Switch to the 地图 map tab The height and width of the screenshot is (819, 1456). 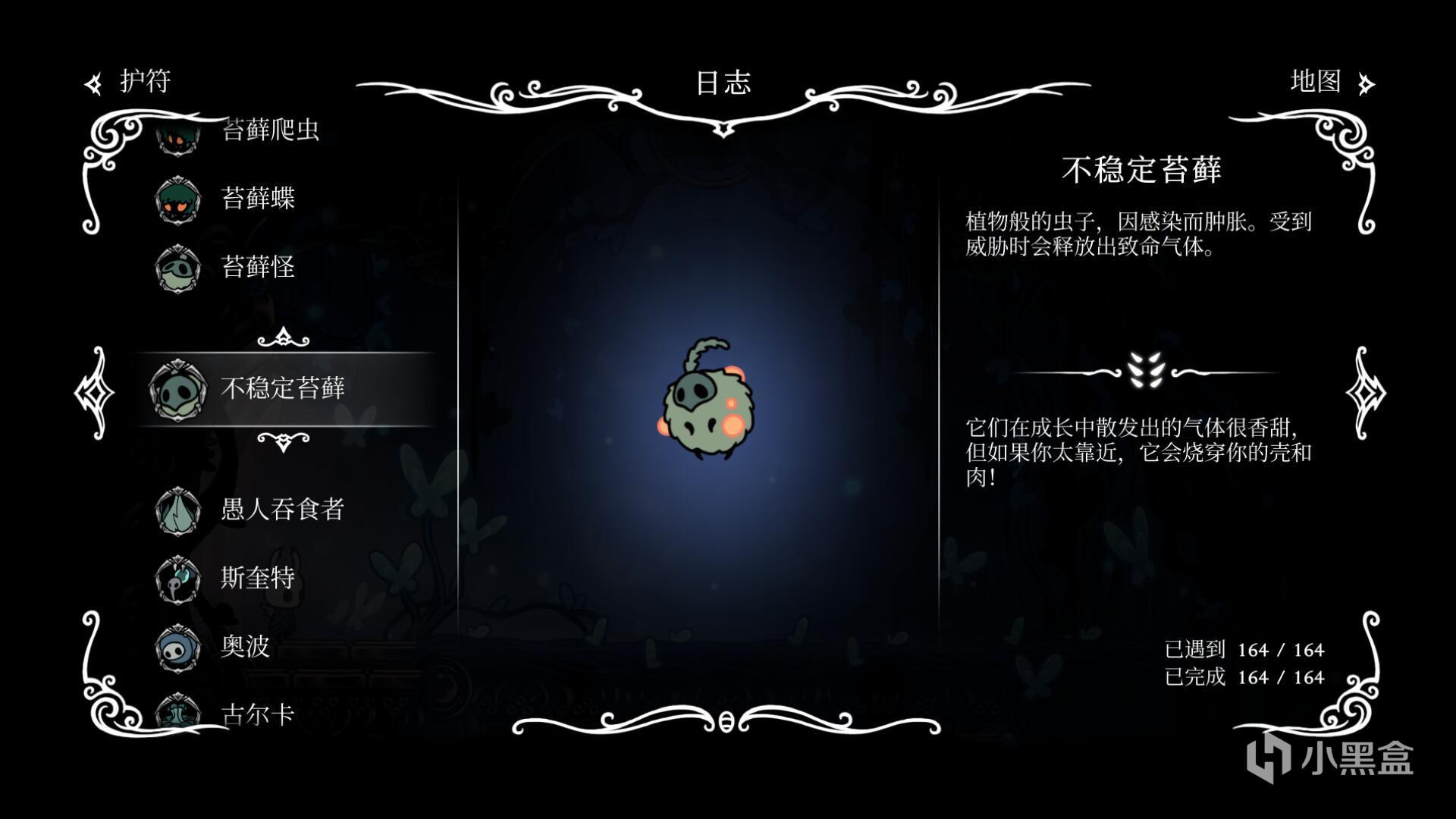(x=1329, y=81)
